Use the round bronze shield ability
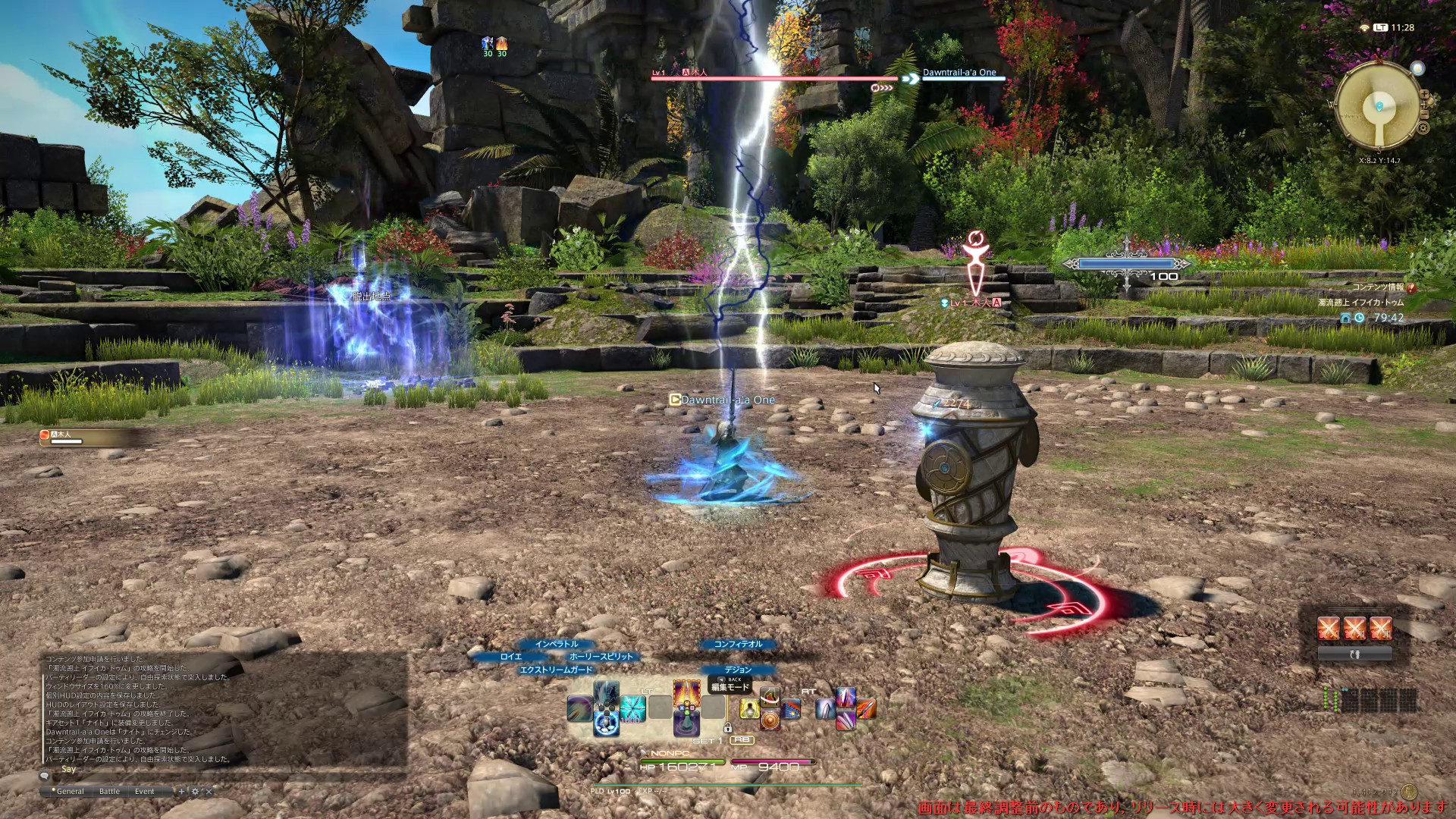The height and width of the screenshot is (819, 1456). click(770, 719)
